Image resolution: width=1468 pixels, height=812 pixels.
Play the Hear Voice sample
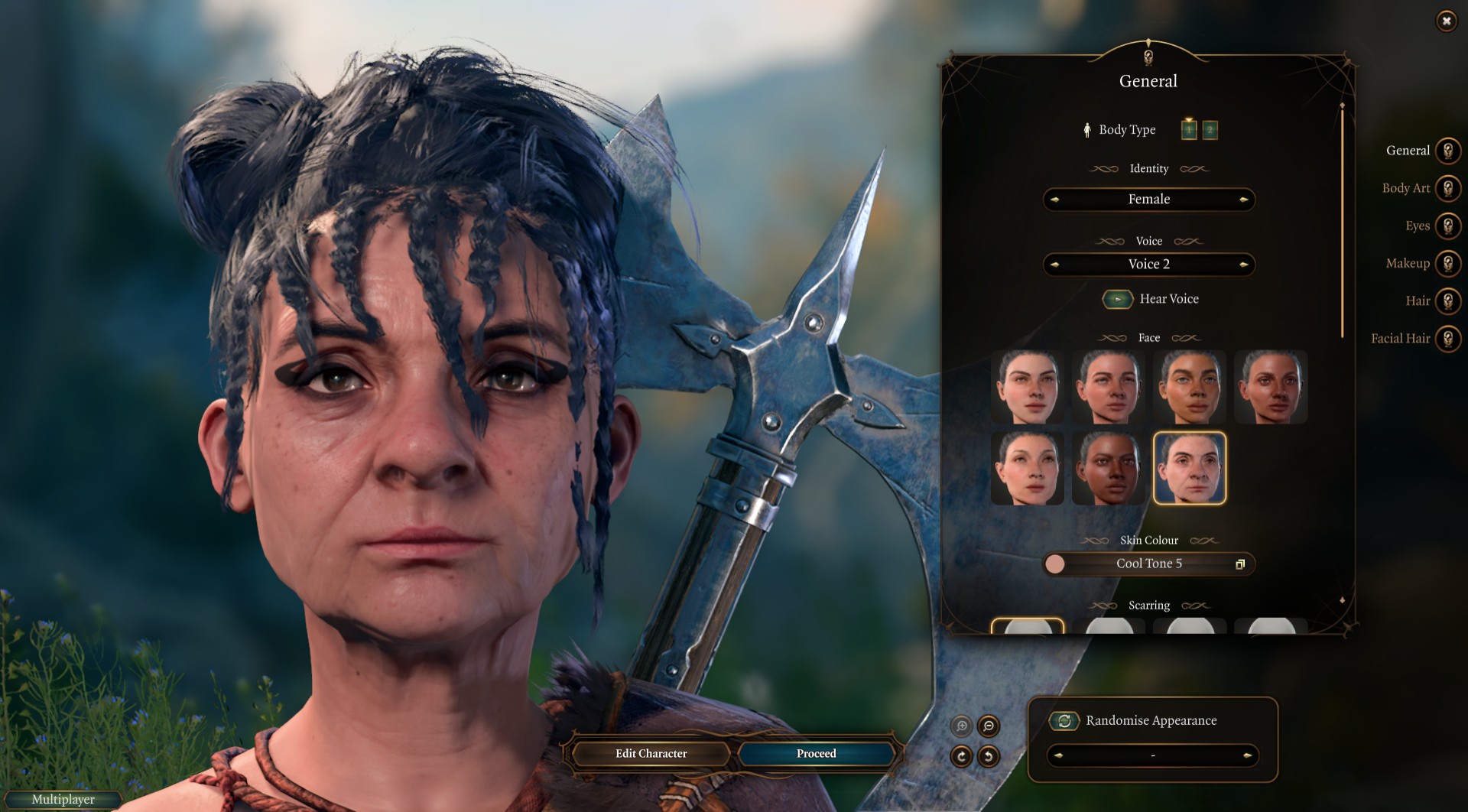[x=1117, y=299]
